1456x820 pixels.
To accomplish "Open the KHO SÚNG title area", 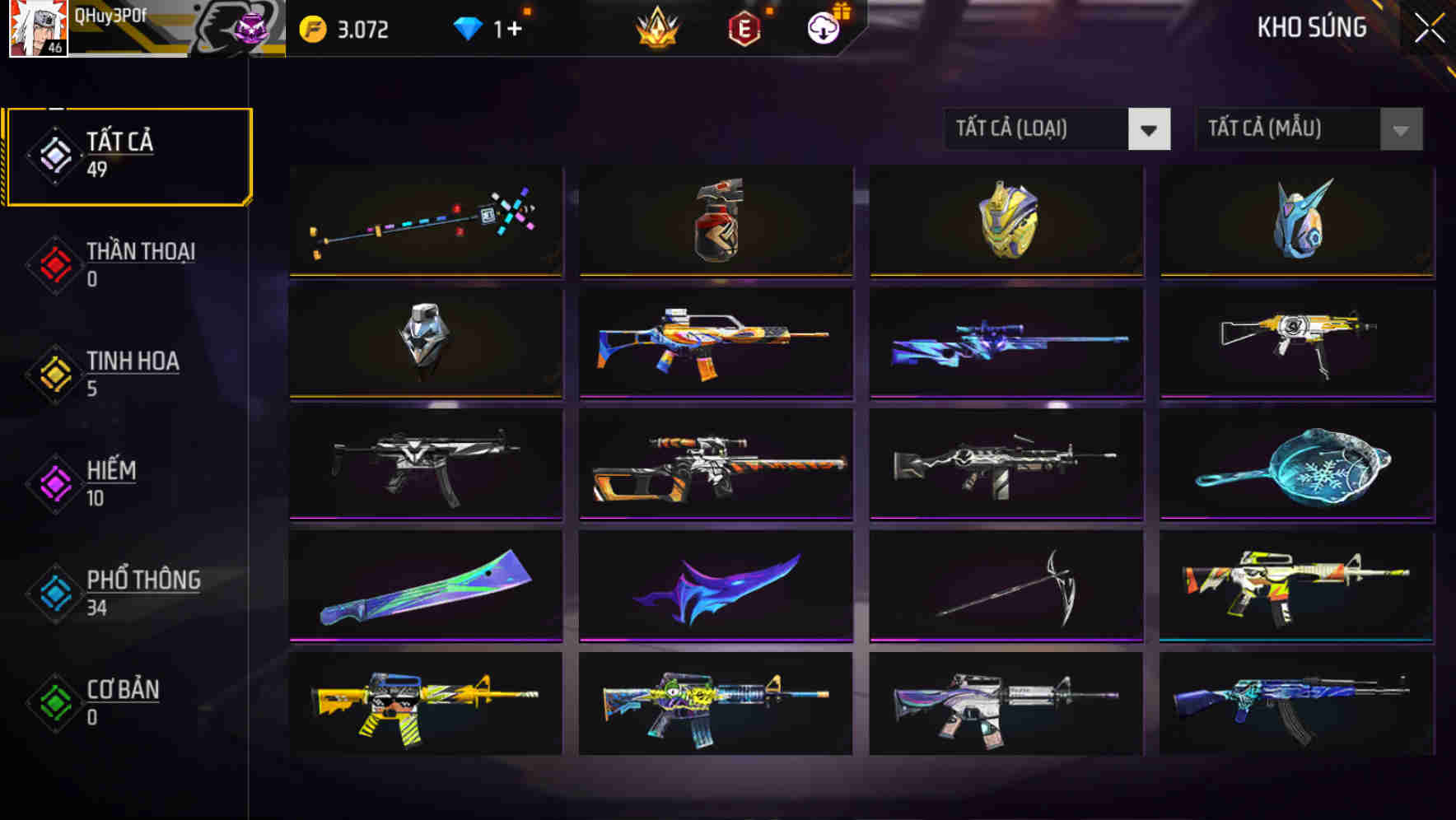I will pos(1311,27).
